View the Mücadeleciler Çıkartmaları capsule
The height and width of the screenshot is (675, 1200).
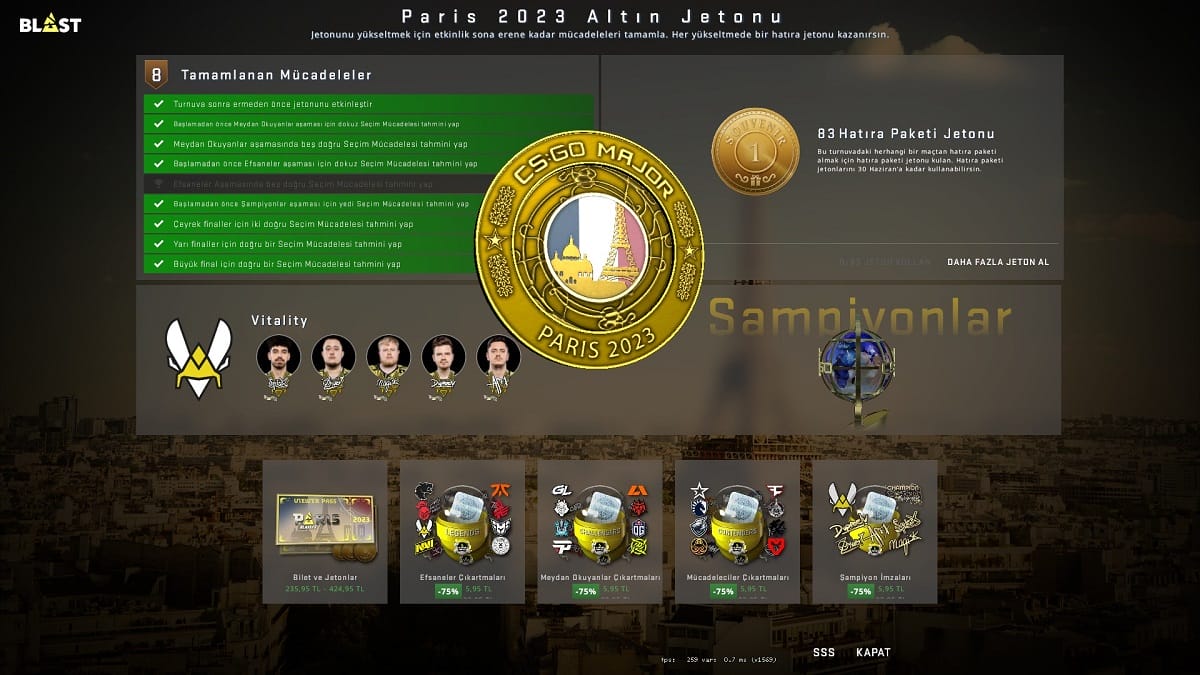(x=737, y=531)
